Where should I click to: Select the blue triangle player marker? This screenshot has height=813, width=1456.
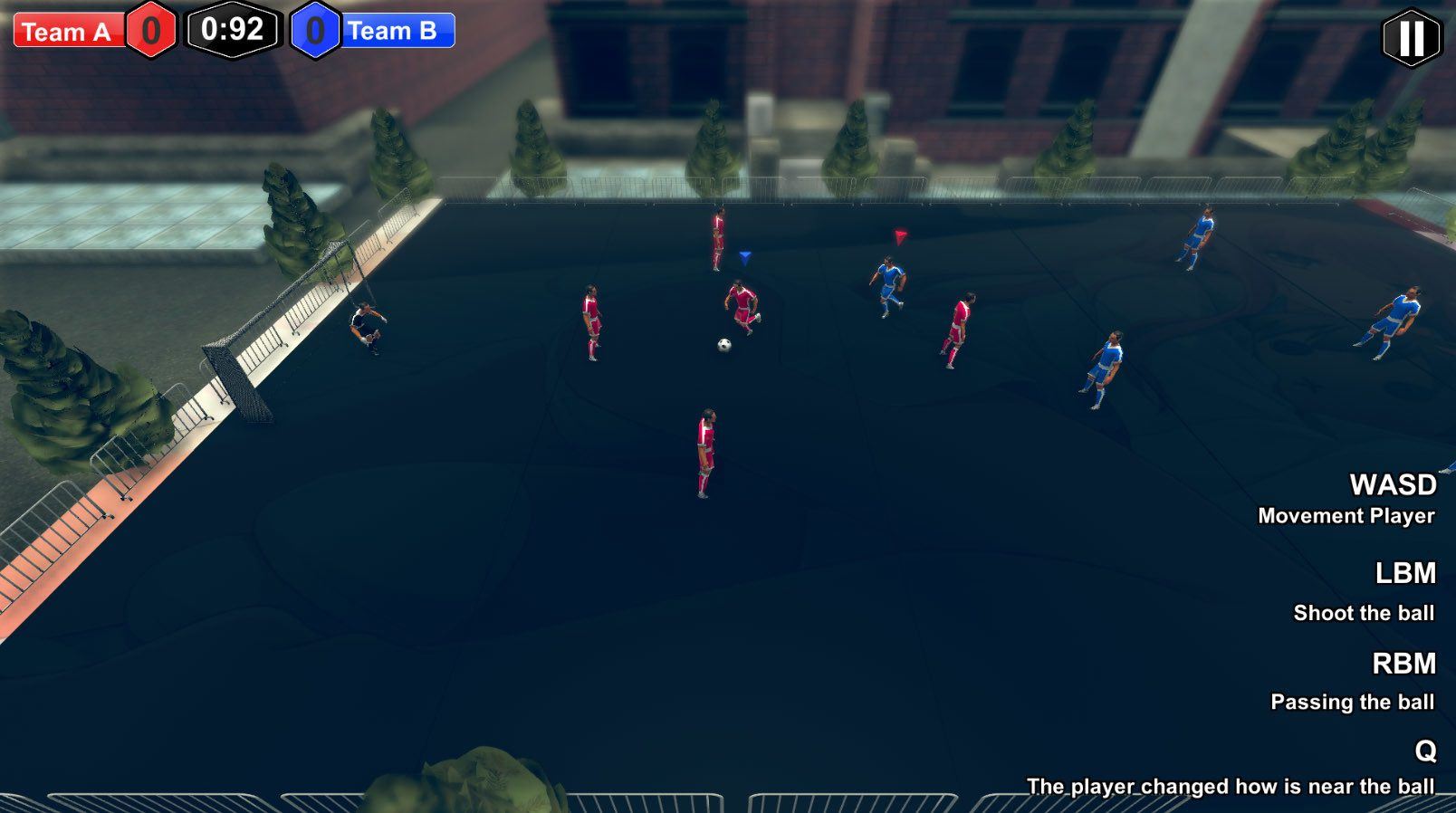tap(746, 257)
